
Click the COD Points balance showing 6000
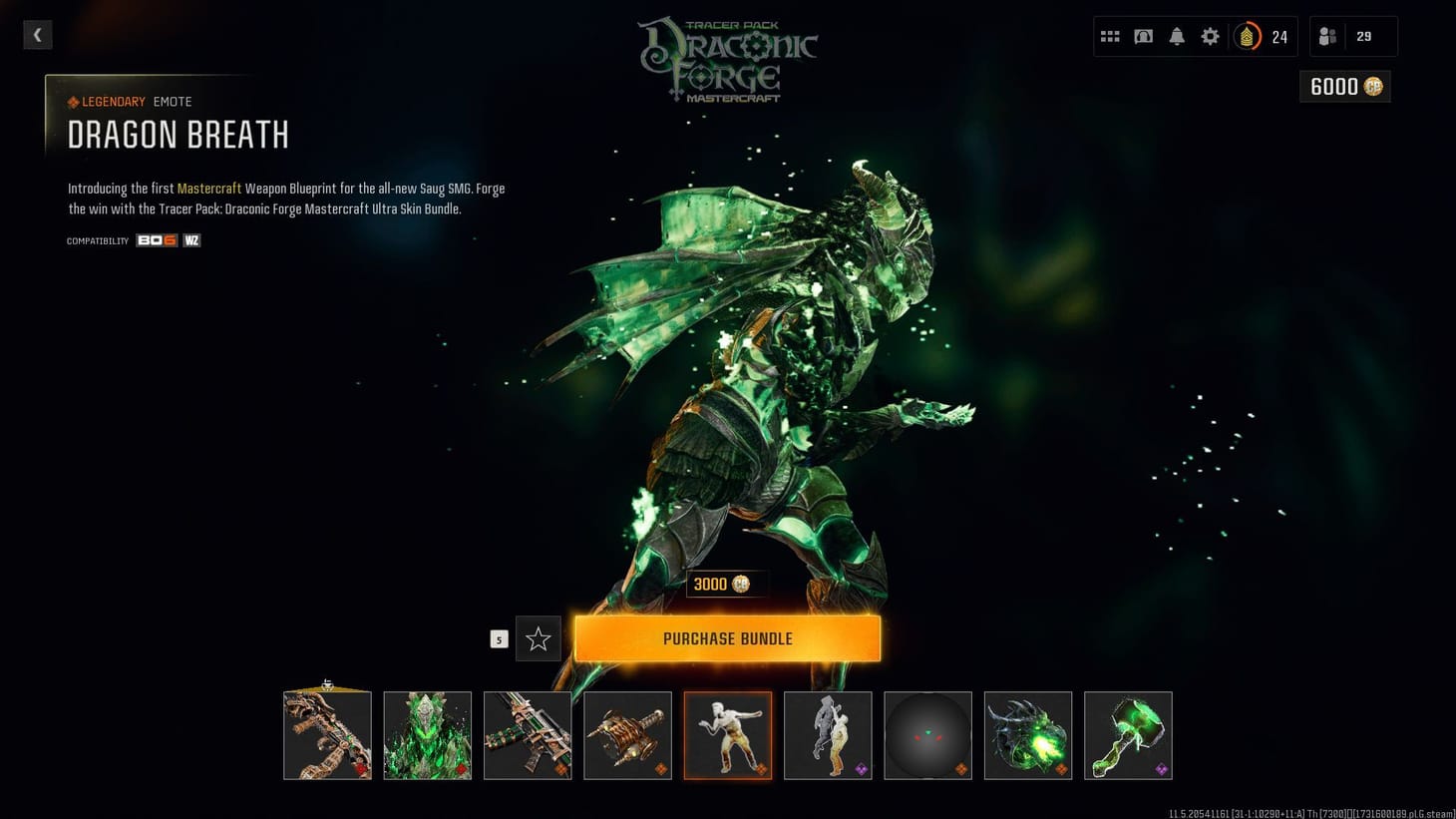[1343, 87]
